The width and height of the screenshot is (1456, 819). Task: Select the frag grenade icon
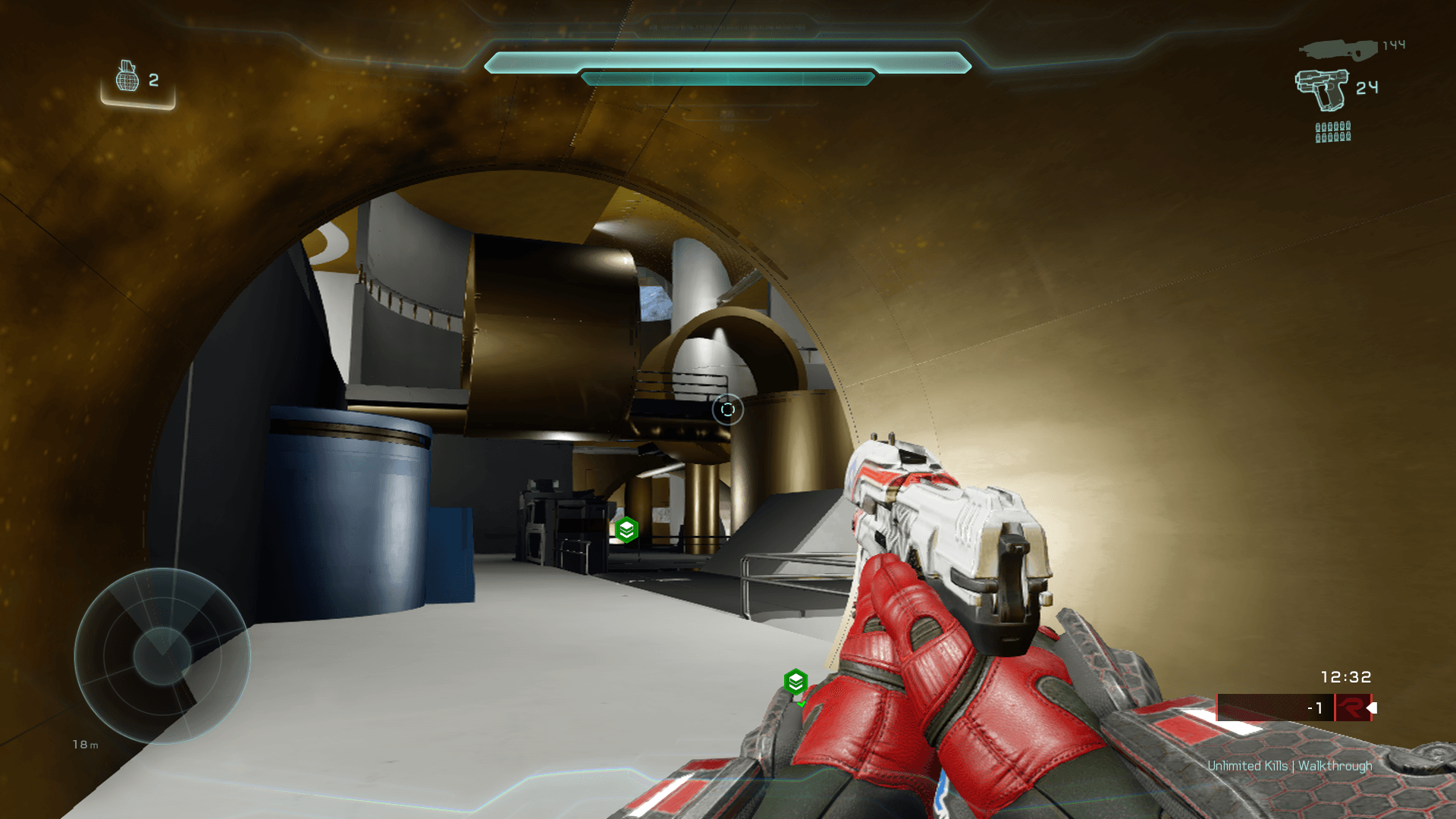[x=127, y=77]
